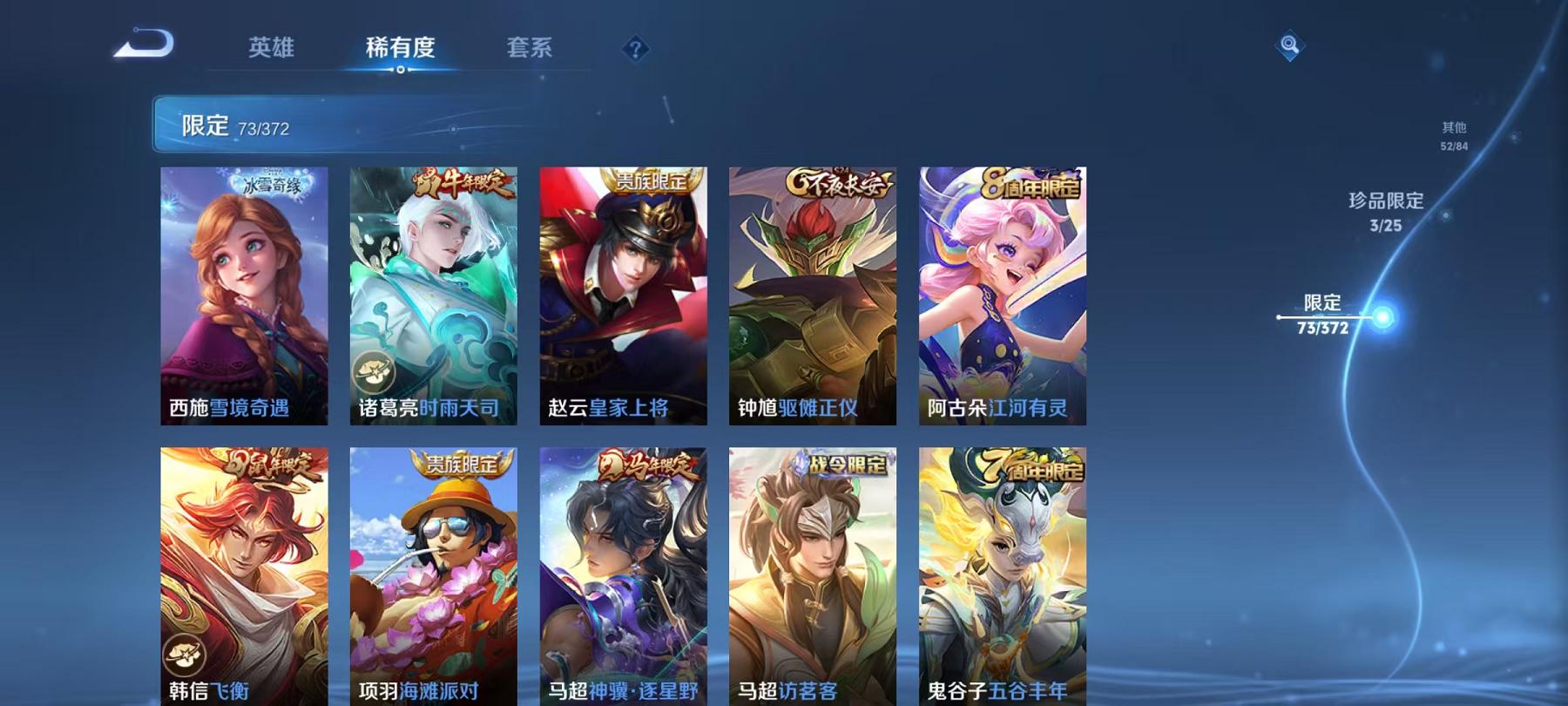Open the help question mark icon
Screen dimensions: 1568x706
(x=635, y=48)
